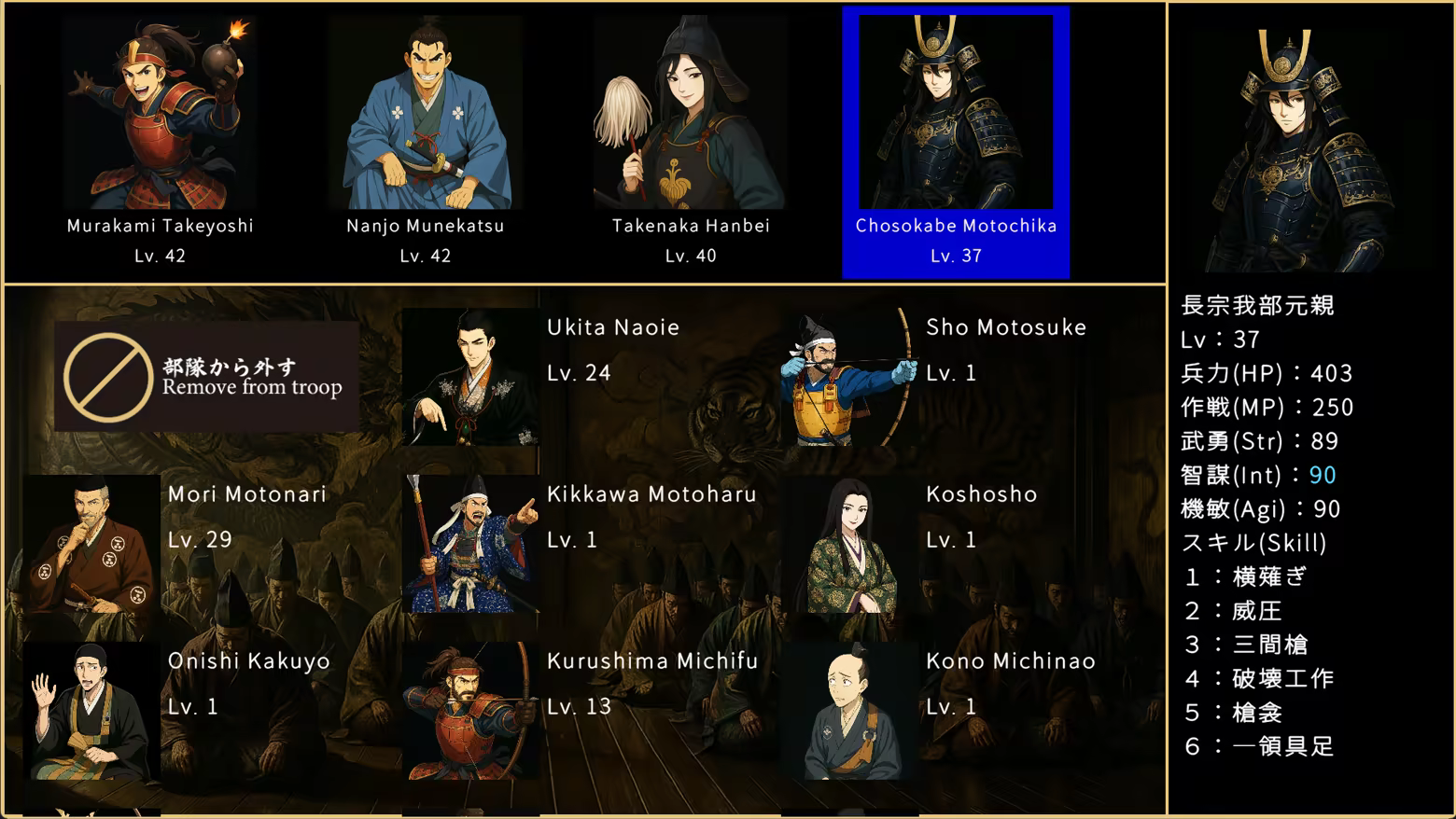This screenshot has height=819, width=1456.
Task: Click the highlighted Chosokabe Motochika troop slot
Action: tap(956, 140)
